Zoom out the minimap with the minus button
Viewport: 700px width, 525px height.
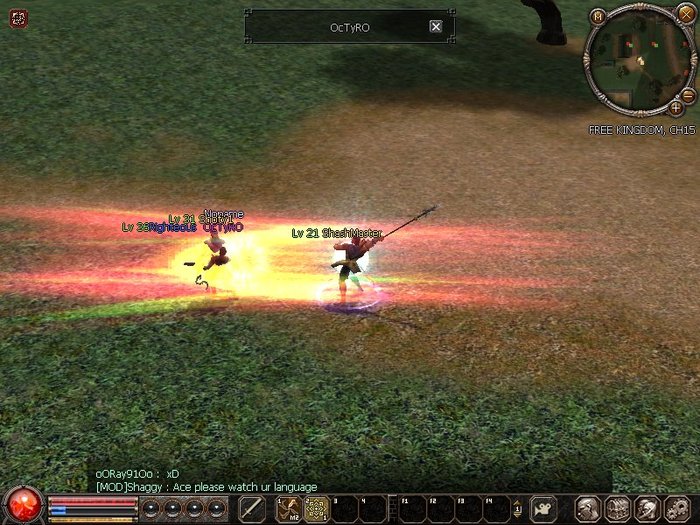(689, 93)
